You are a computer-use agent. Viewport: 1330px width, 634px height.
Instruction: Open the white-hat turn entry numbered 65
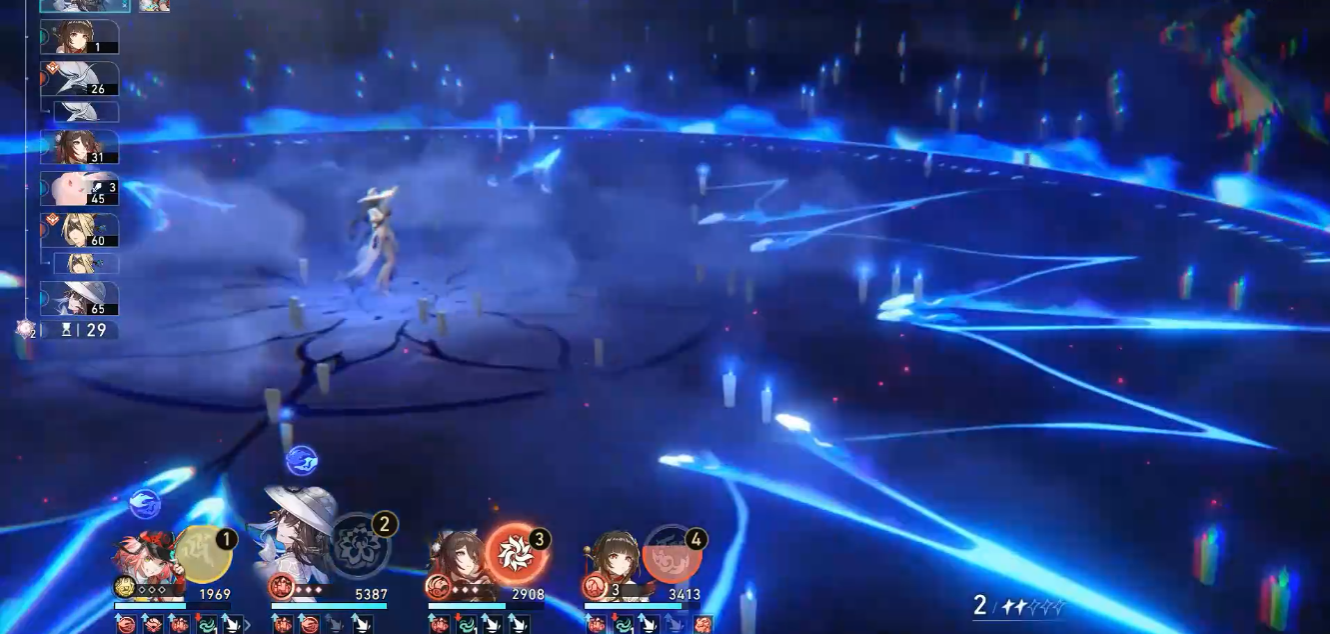[x=79, y=298]
